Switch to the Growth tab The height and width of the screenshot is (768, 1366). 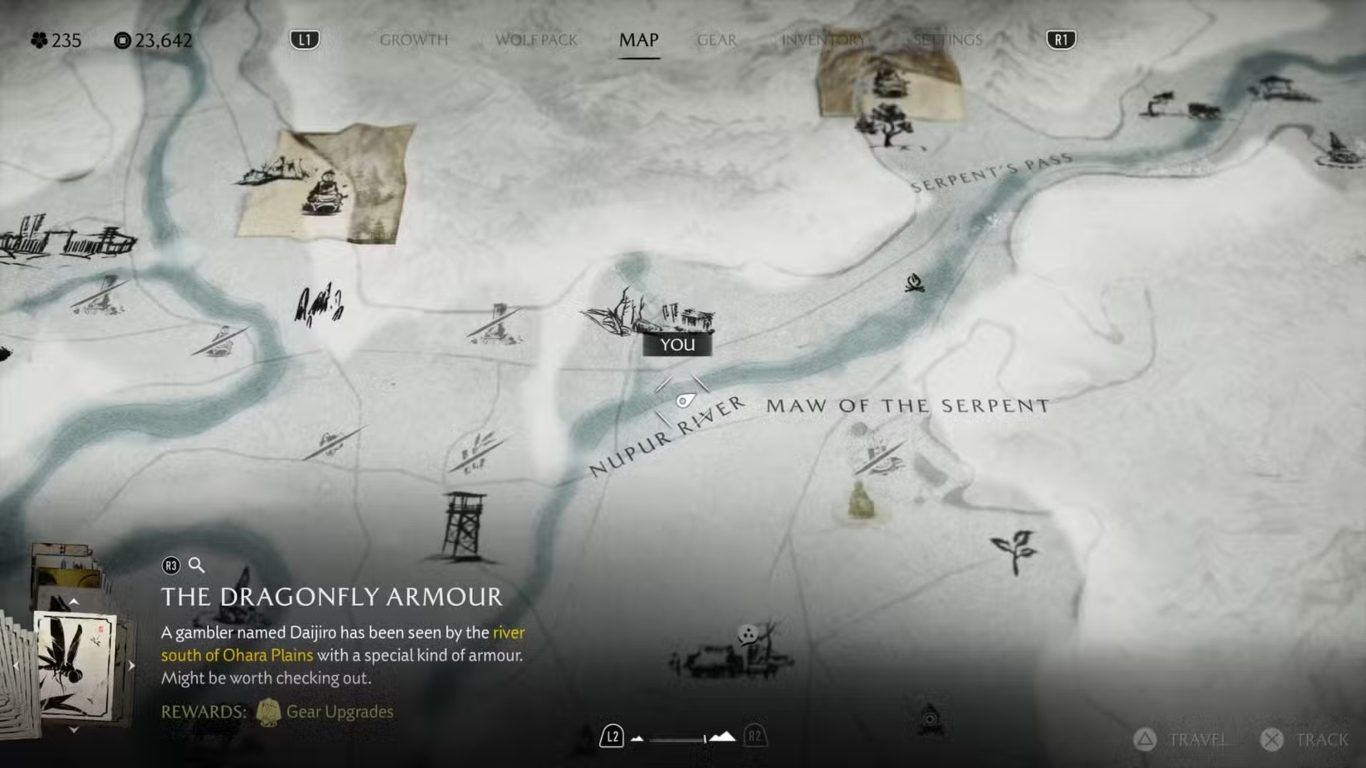(413, 40)
